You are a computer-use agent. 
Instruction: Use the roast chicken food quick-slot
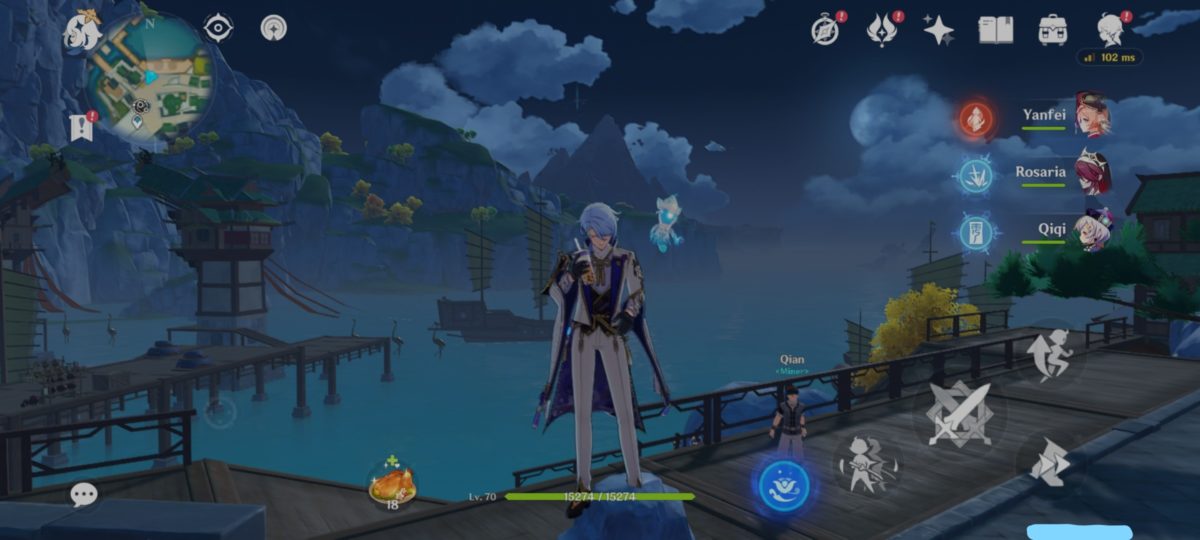391,485
